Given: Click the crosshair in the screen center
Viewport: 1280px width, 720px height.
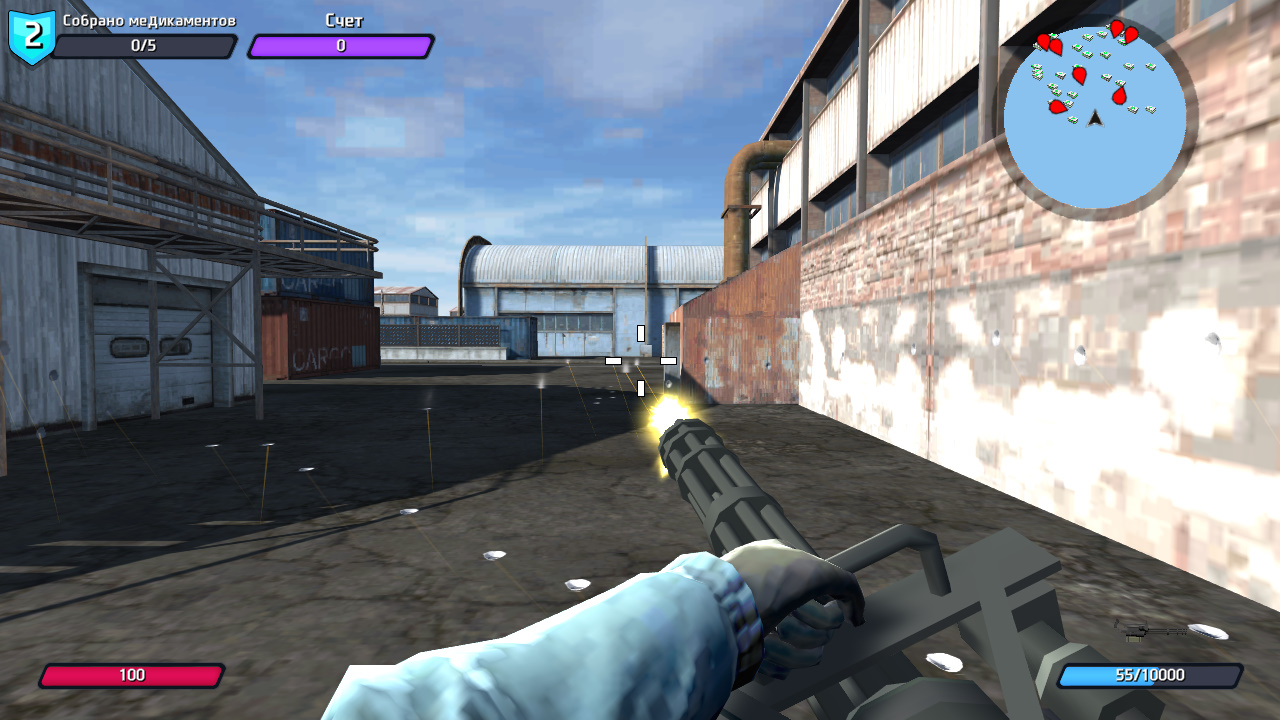Looking at the screenshot, I should point(640,360).
